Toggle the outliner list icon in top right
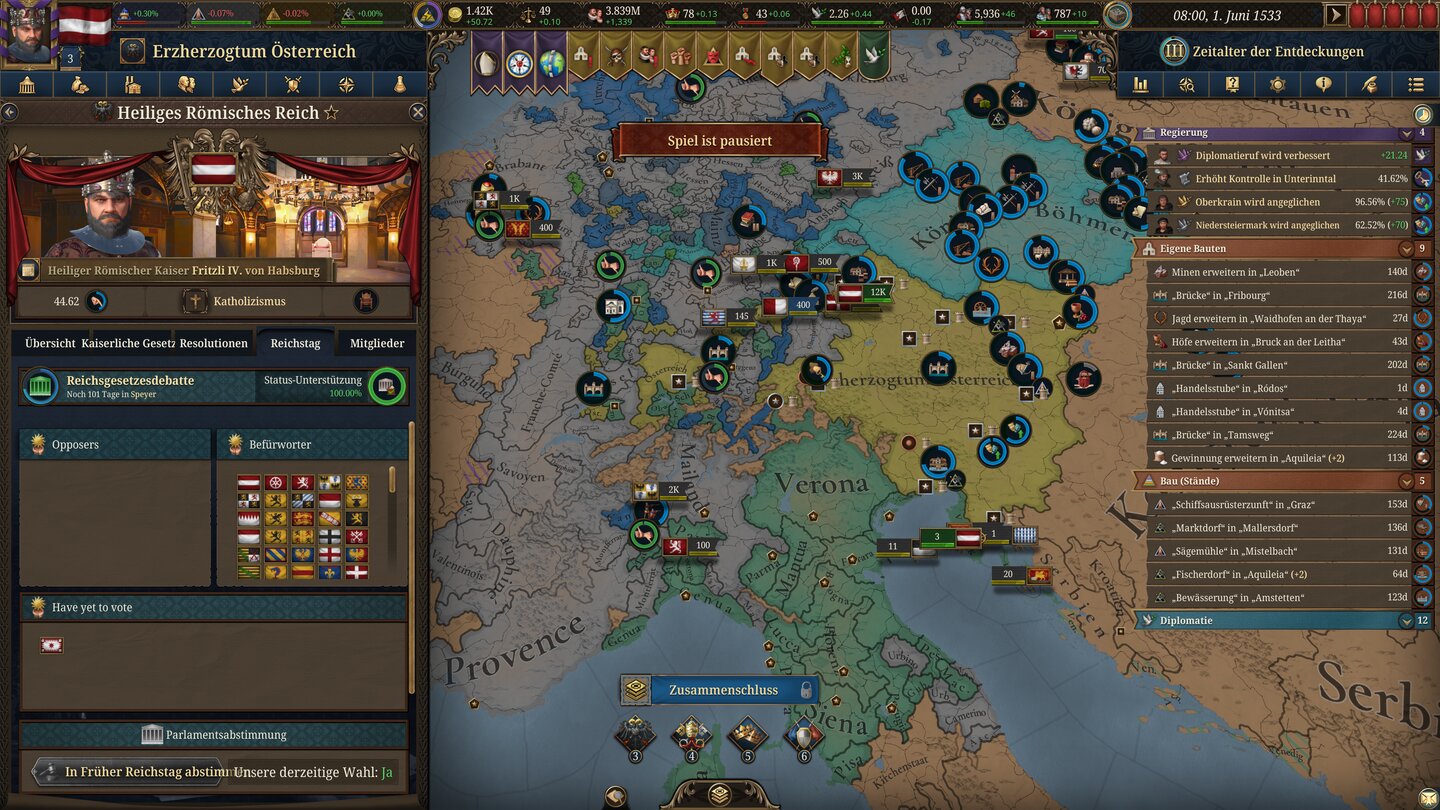Image resolution: width=1440 pixels, height=810 pixels. tap(1415, 84)
